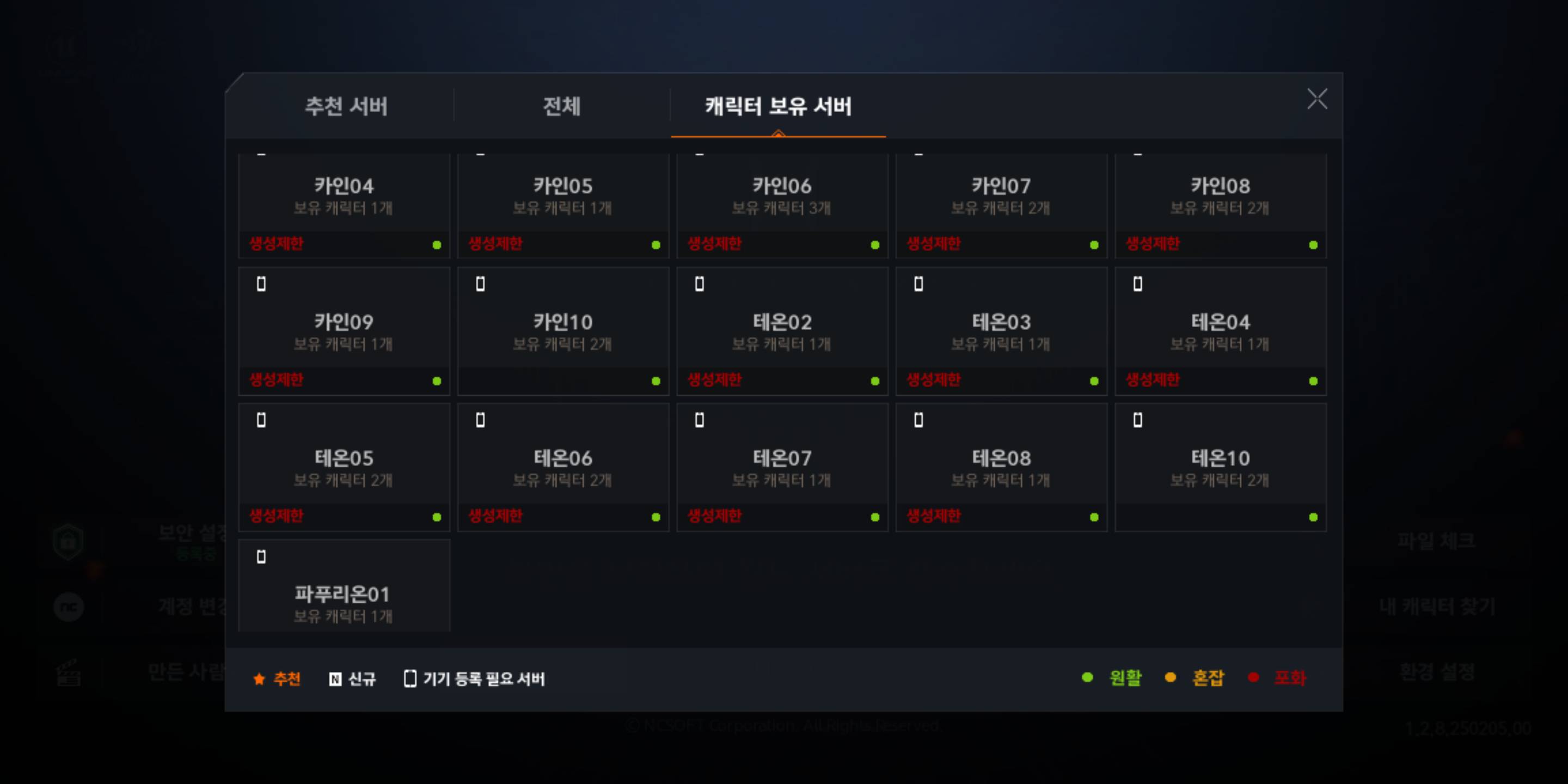
Task: Switch to the 추천 서버 tab
Action: 346,107
